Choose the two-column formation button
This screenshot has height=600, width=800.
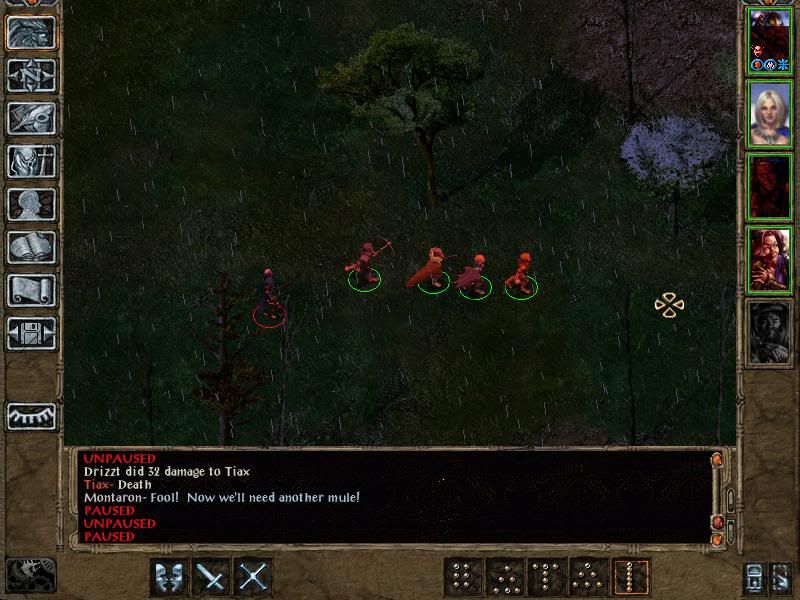[463, 577]
